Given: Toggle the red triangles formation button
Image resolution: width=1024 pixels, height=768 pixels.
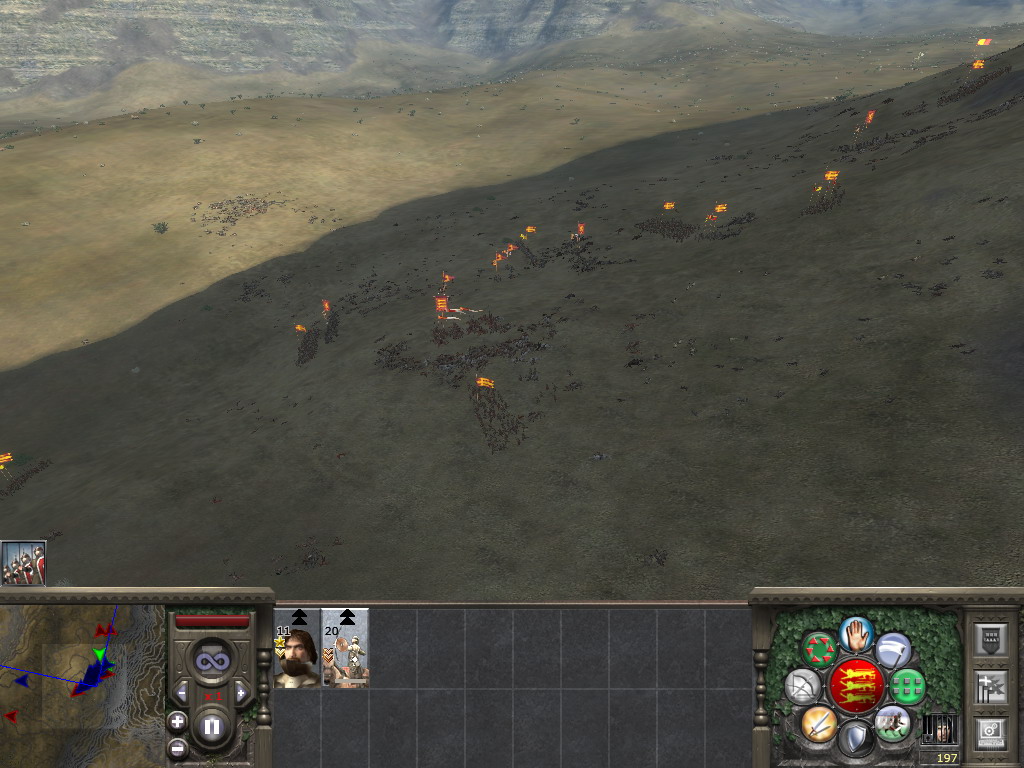Looking at the screenshot, I should point(820,650).
